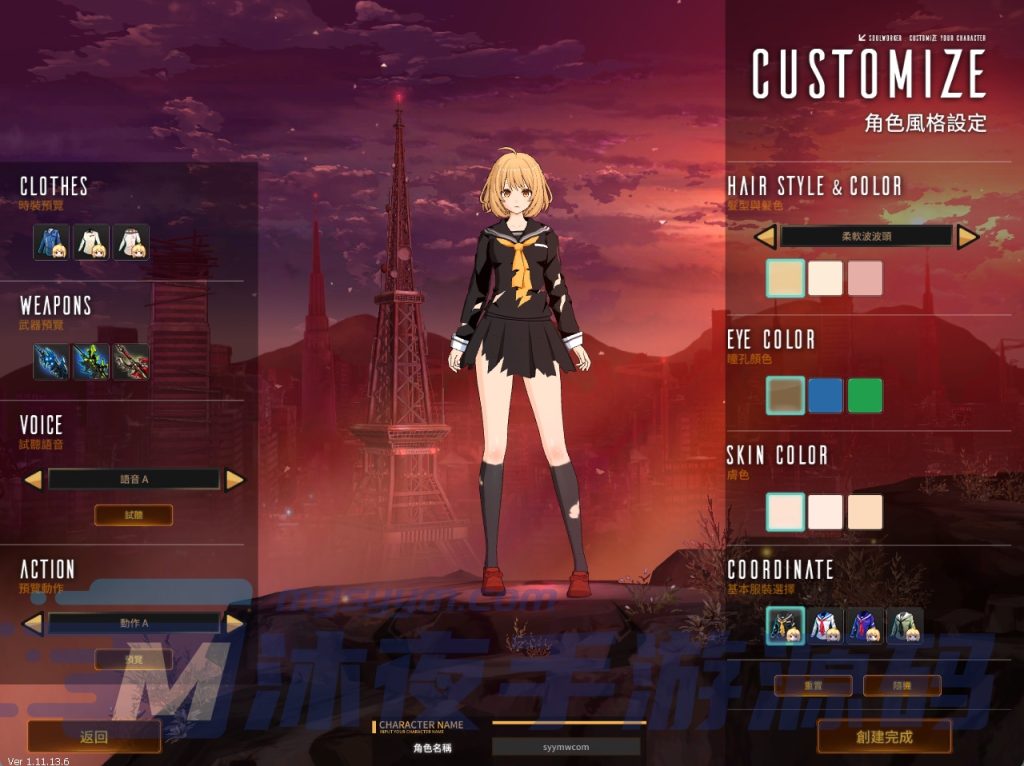Finish character creation with 創建完成
The height and width of the screenshot is (766, 1024).
(x=884, y=737)
